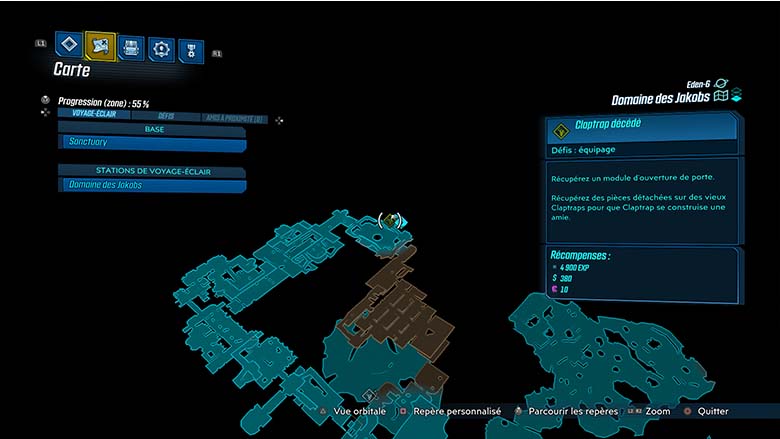780x439 pixels.
Task: Click the Claptrap marker on the map
Action: click(391, 220)
